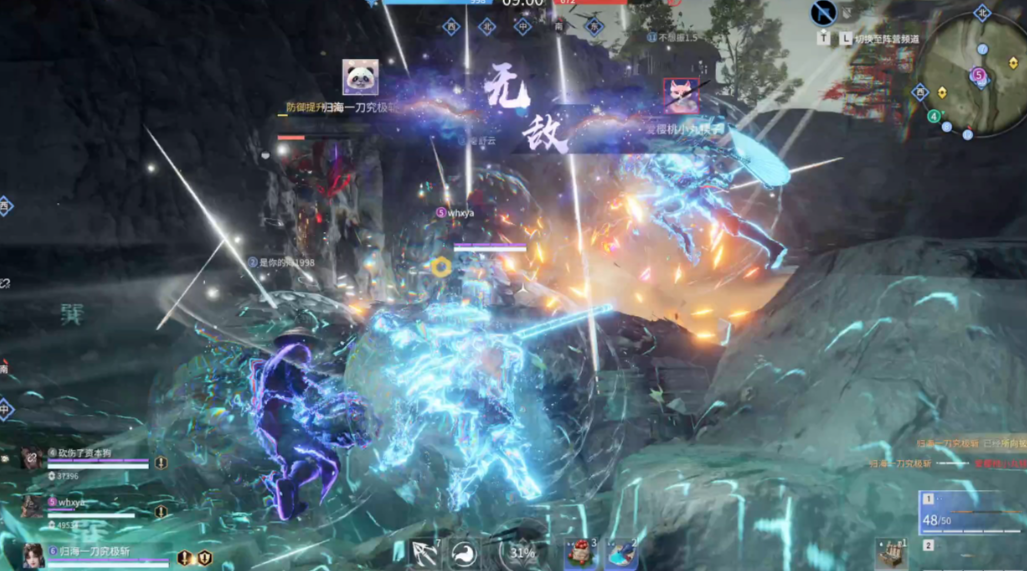Click the green number 4 minimap marker

pyautogui.click(x=934, y=116)
